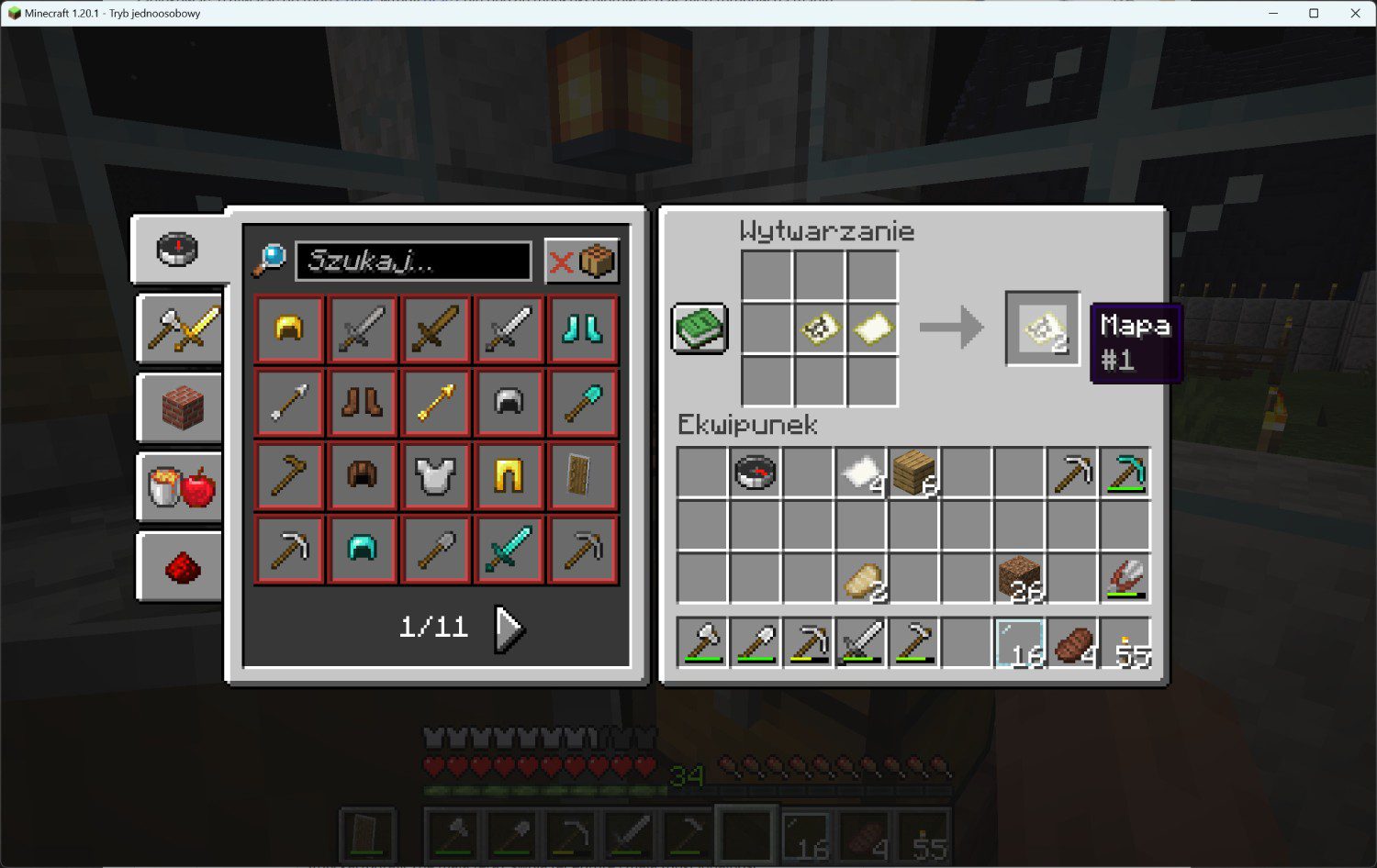Pick the iron chestplate recipe

[x=435, y=476]
